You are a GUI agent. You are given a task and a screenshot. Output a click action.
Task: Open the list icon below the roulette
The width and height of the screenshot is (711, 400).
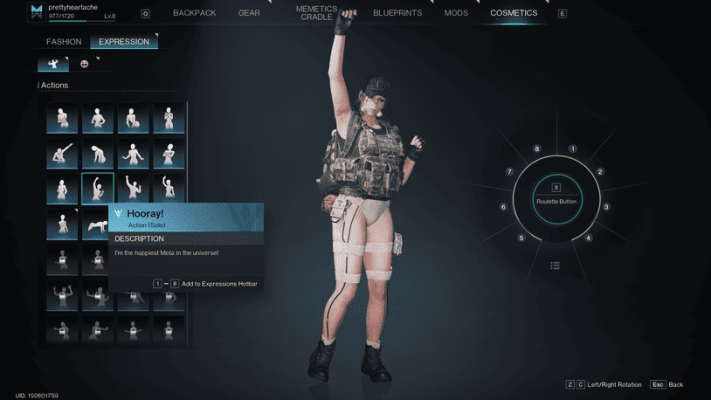(x=555, y=266)
